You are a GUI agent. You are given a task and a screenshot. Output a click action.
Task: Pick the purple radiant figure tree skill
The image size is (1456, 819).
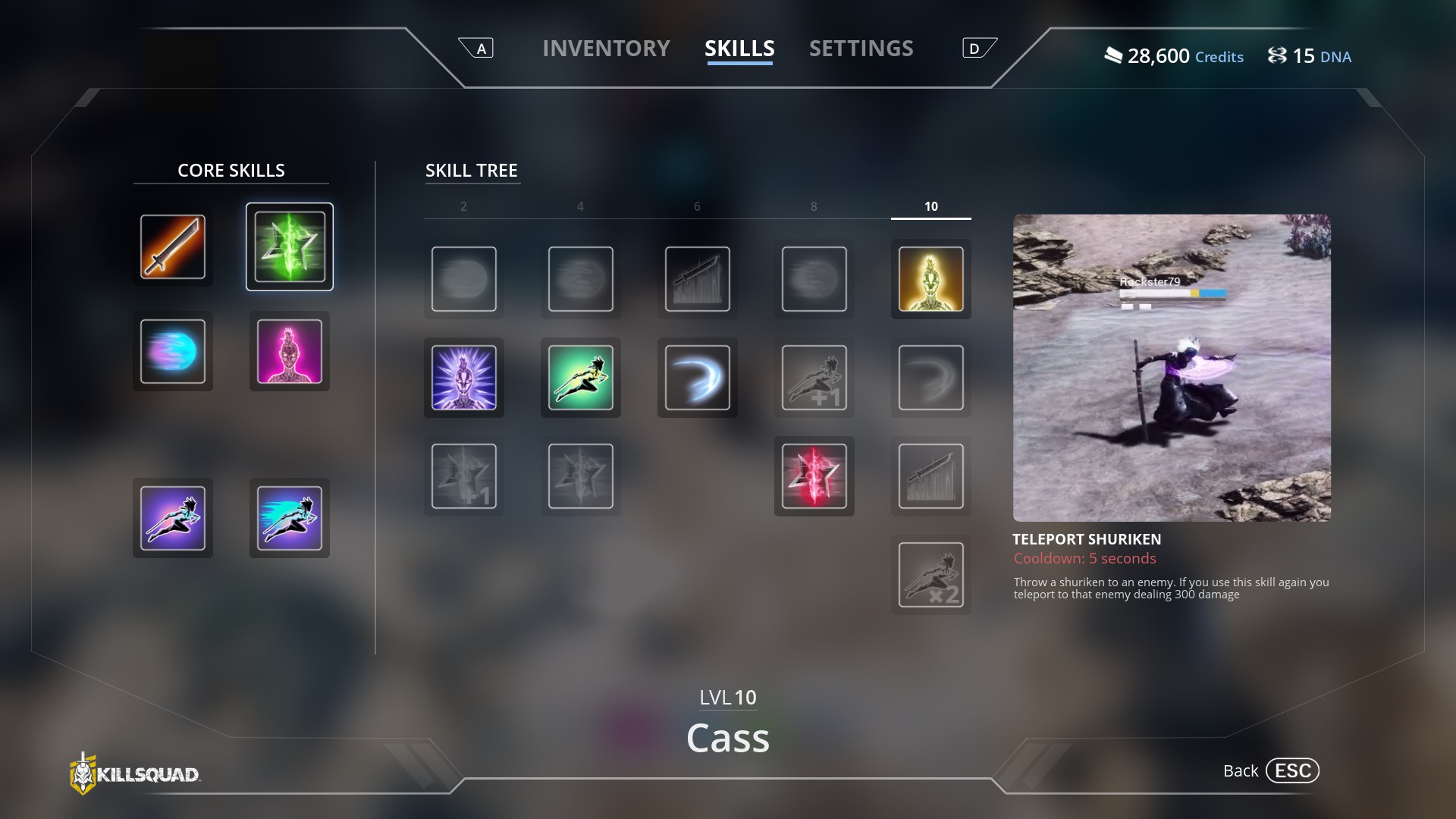click(464, 378)
